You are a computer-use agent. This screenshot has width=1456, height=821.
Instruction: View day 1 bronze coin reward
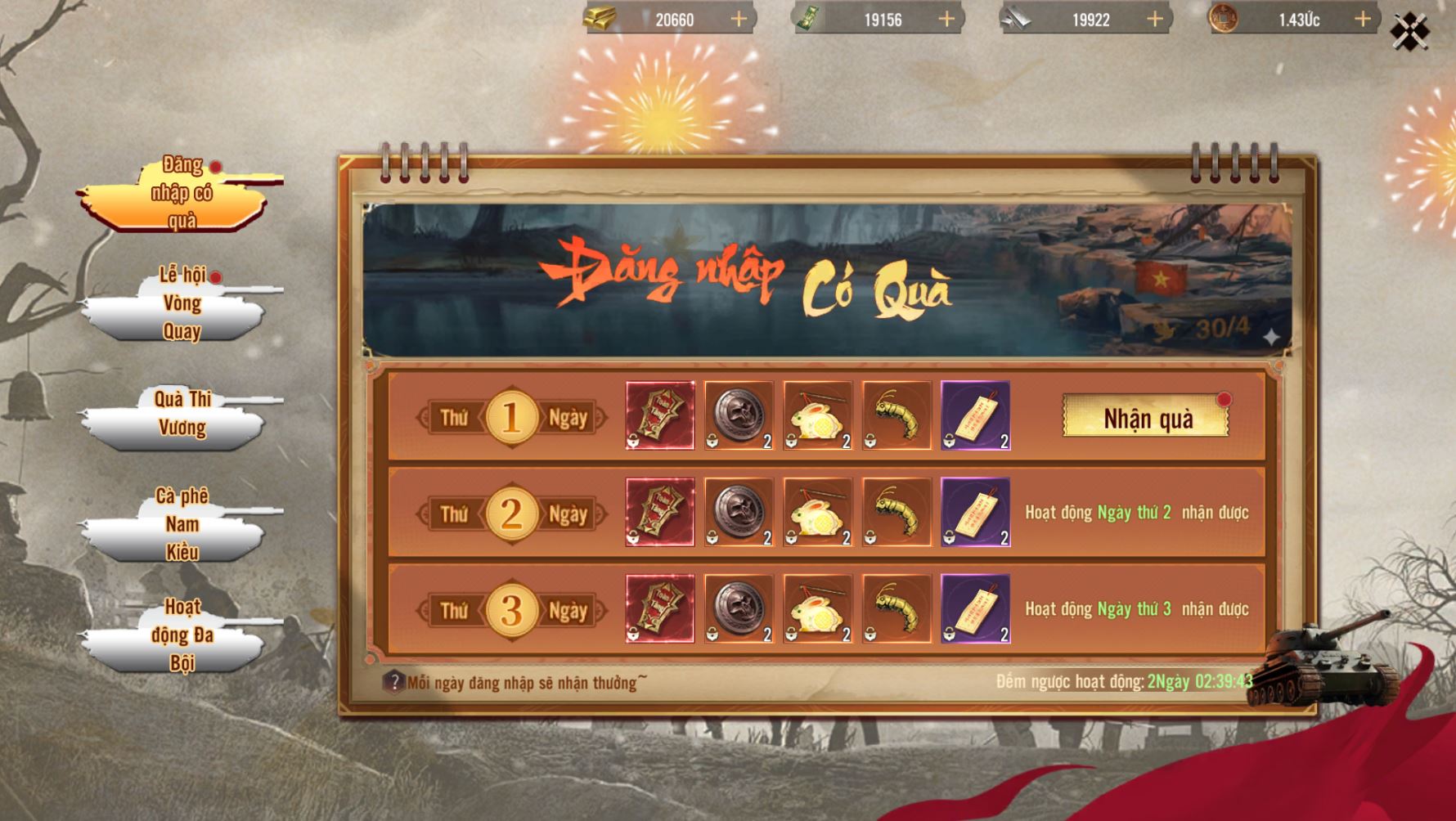pyautogui.click(x=739, y=415)
